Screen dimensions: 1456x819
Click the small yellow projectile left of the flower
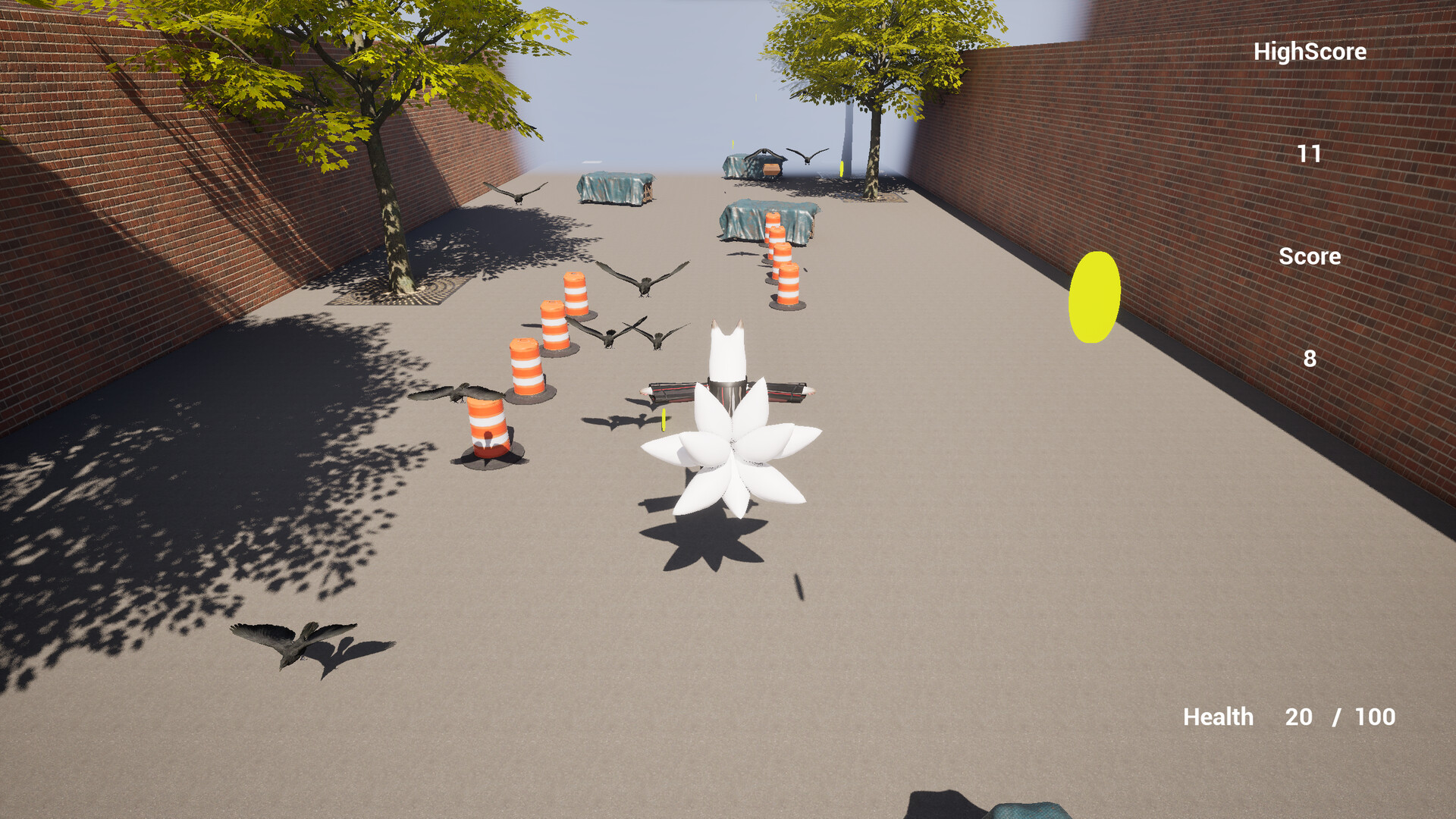[665, 421]
